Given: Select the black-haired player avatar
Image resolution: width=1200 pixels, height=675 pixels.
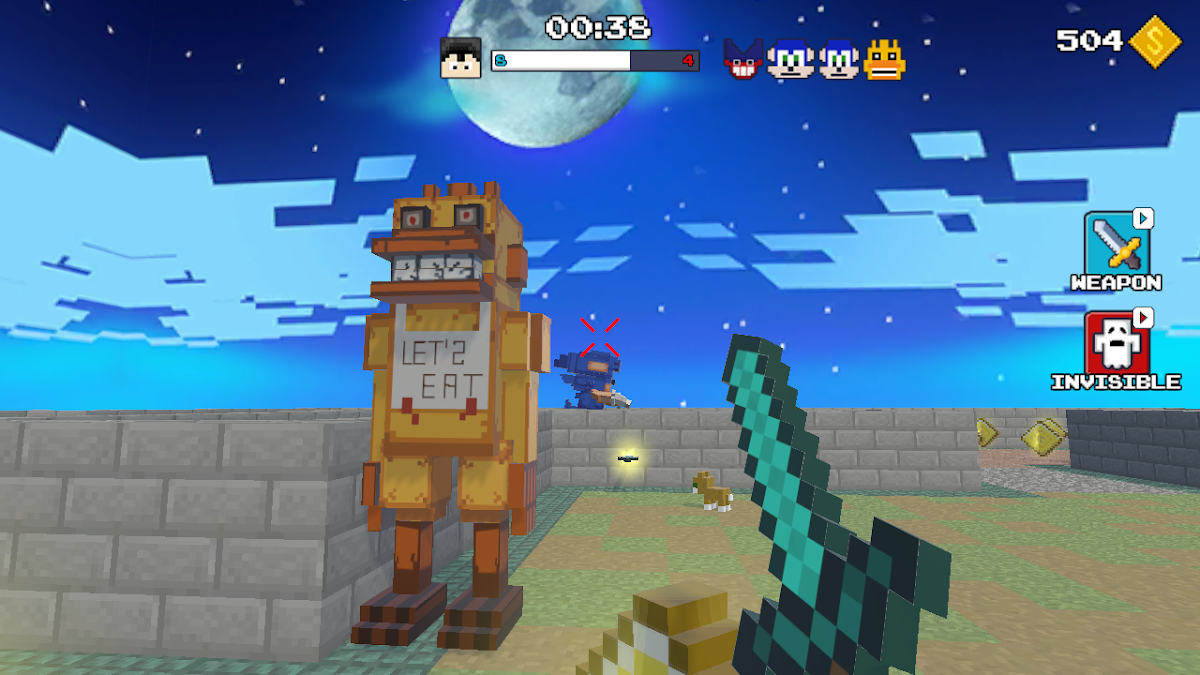Looking at the screenshot, I should 461,58.
